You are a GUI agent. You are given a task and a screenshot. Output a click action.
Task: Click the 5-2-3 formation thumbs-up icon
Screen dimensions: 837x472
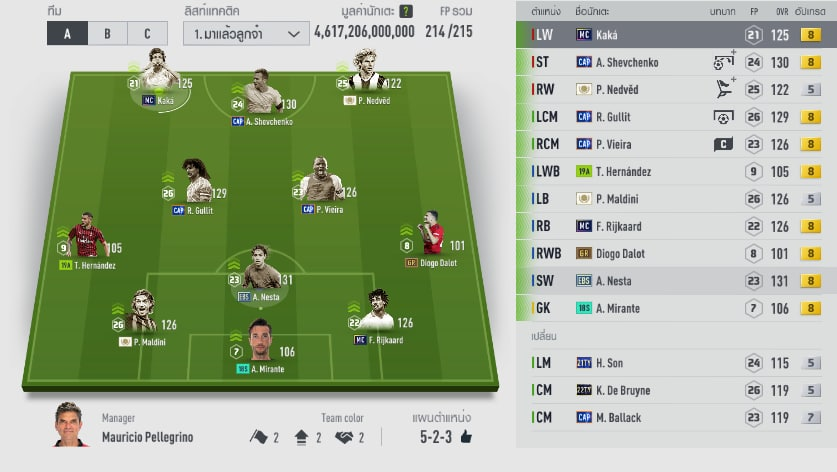pyautogui.click(x=465, y=437)
